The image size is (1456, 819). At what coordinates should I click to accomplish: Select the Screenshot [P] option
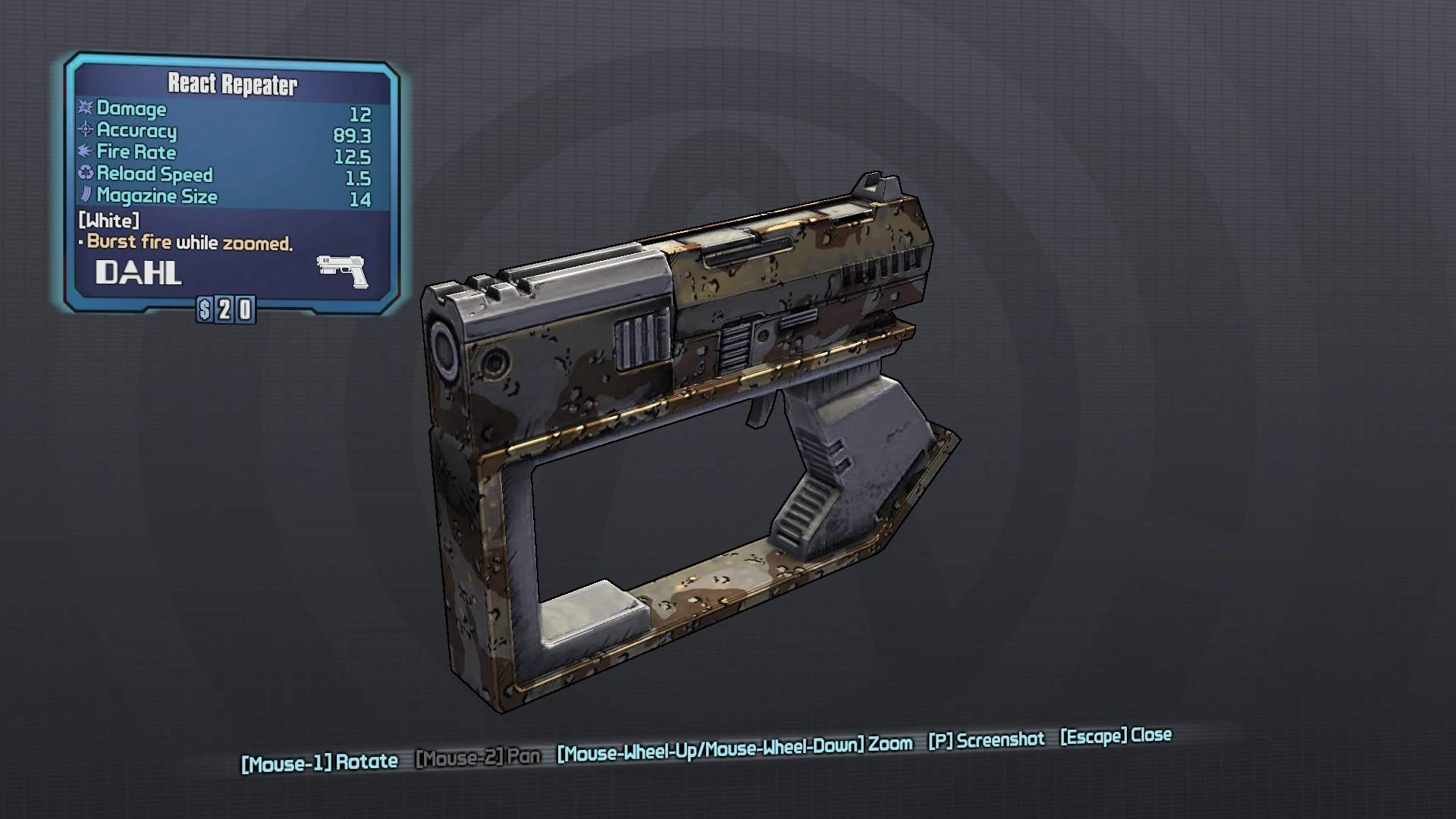987,740
